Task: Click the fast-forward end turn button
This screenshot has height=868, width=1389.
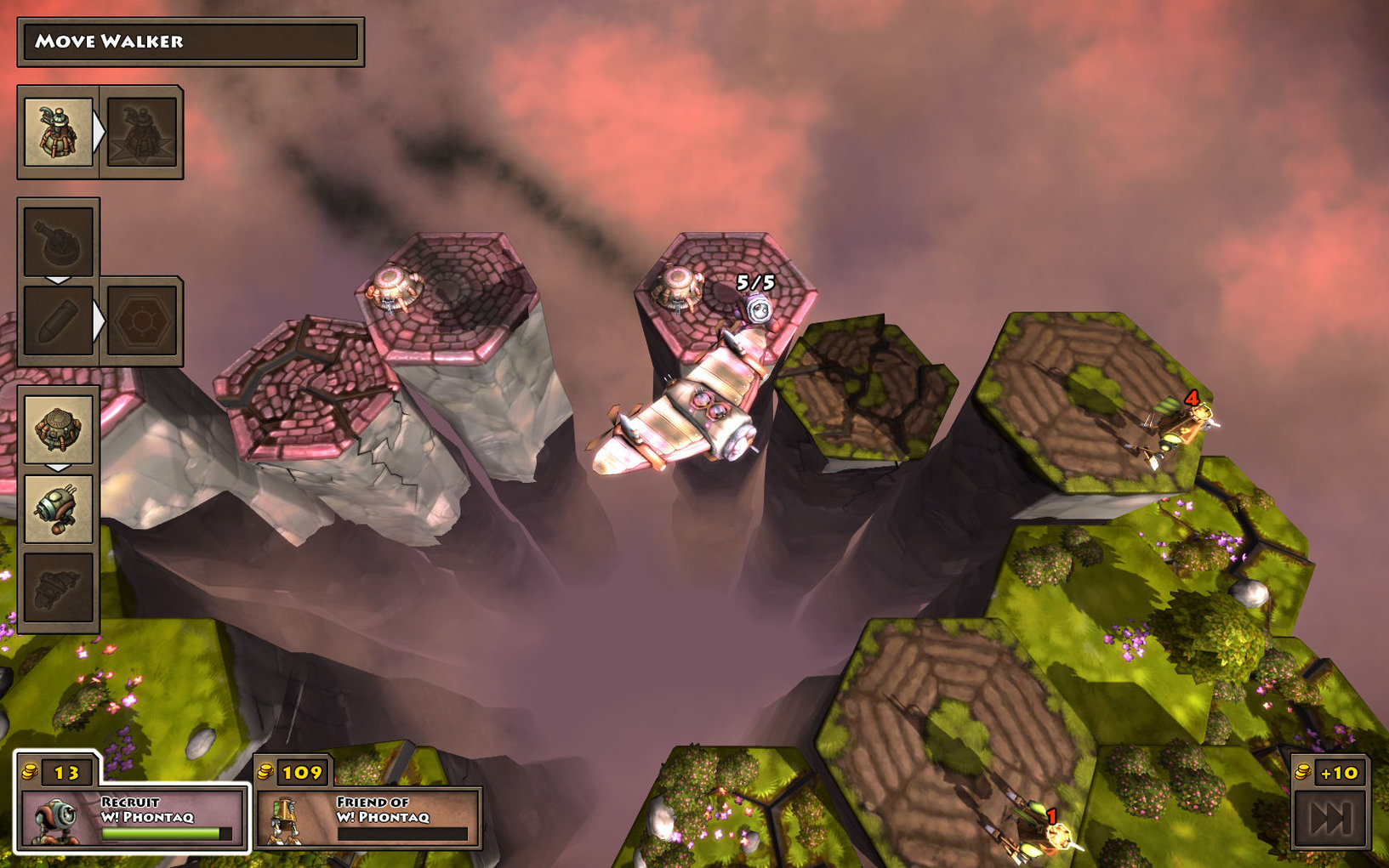Action: click(1329, 818)
